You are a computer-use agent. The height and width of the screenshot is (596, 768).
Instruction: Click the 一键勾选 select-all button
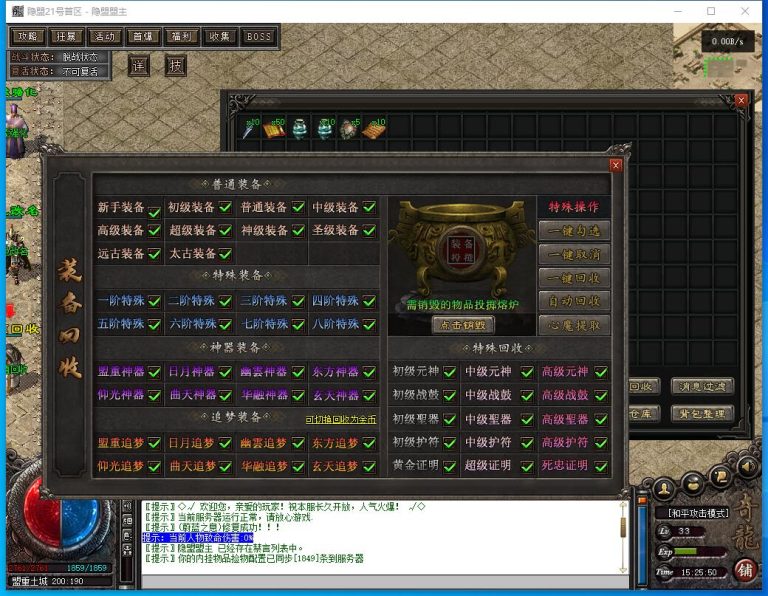click(574, 230)
